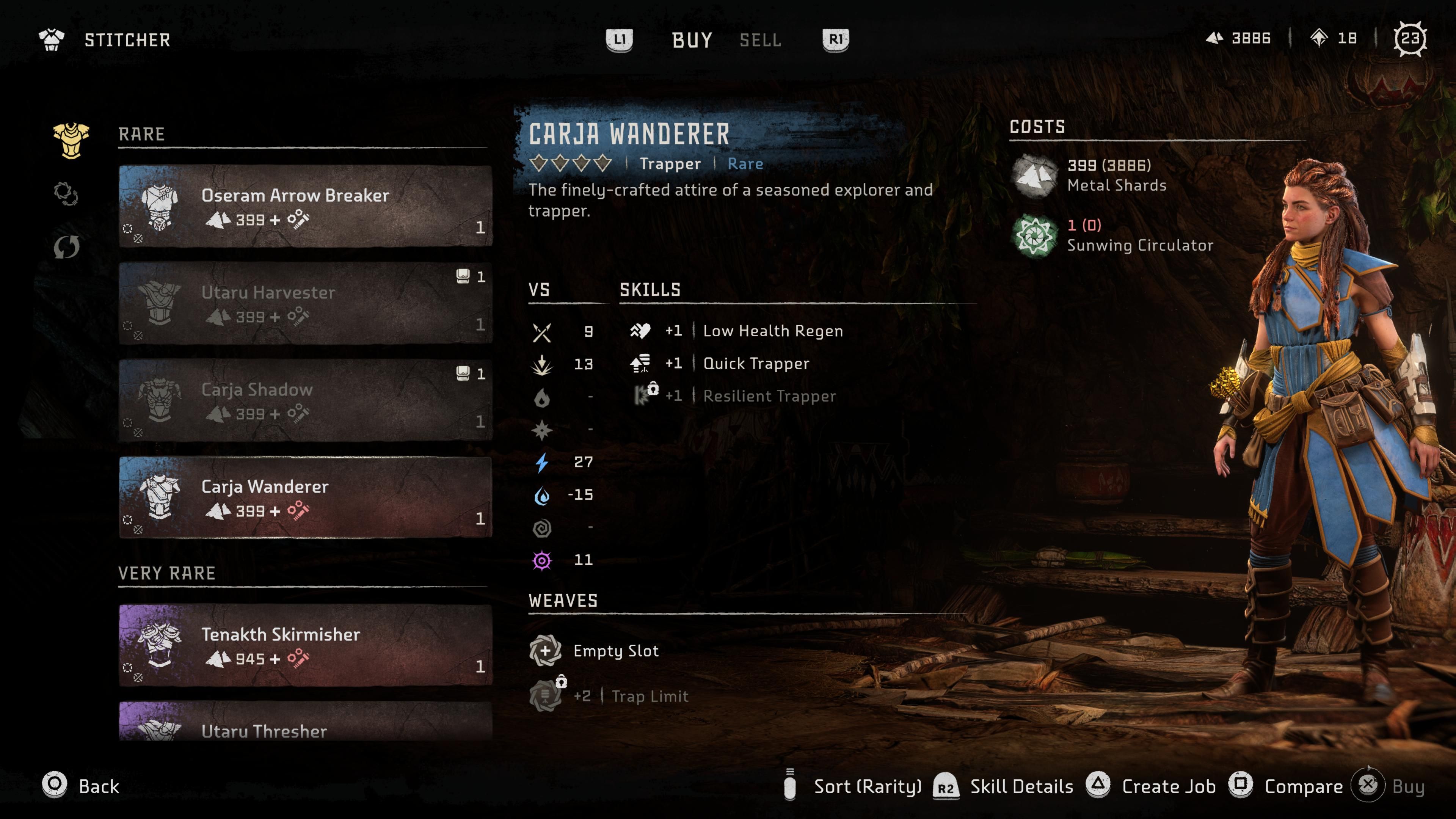Create Job for Carja Wanderer
The height and width of the screenshot is (819, 1456).
pyautogui.click(x=1152, y=786)
